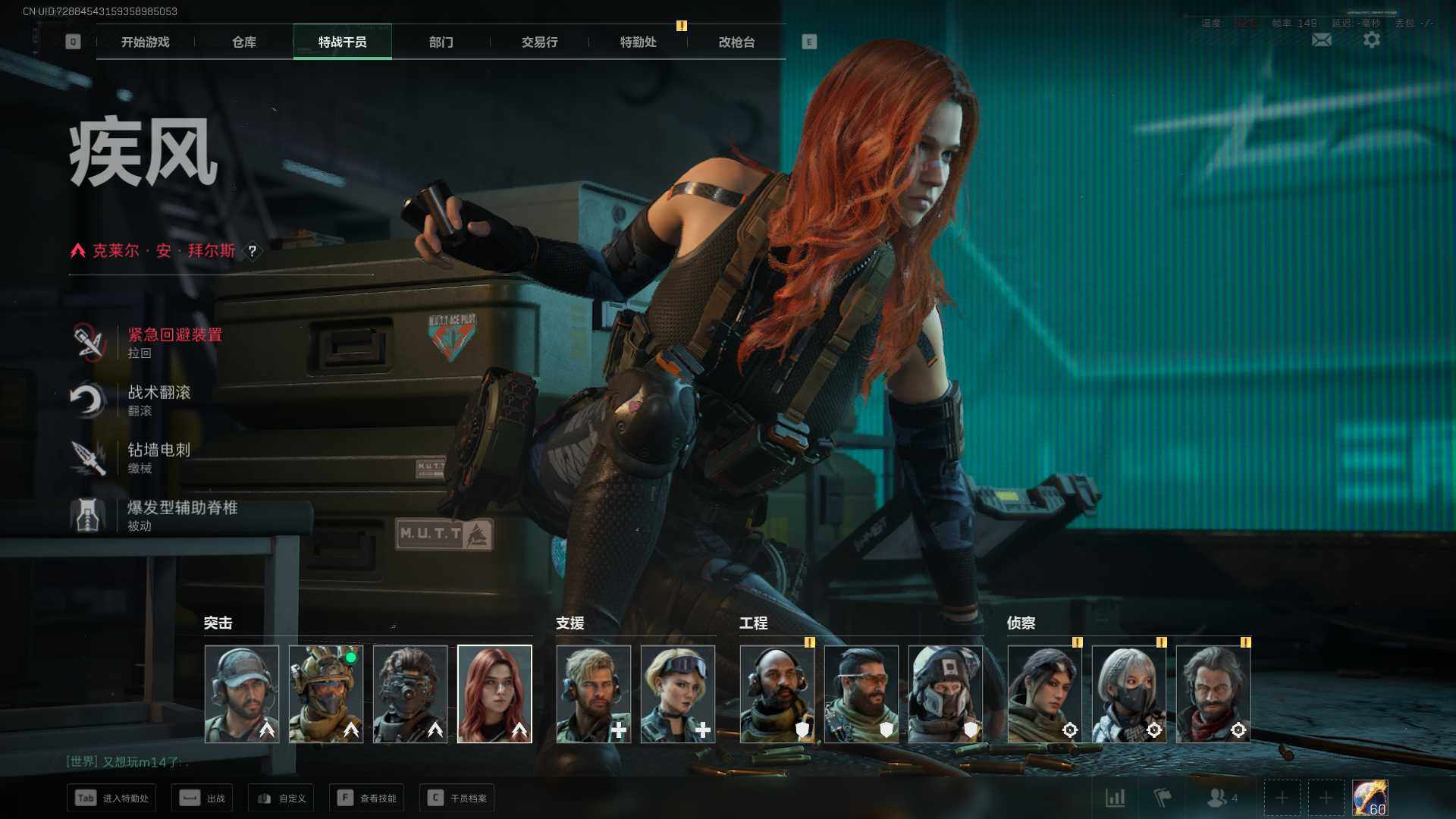
Task: Pick the masked white-haired recon operator
Action: pyautogui.click(x=1129, y=694)
